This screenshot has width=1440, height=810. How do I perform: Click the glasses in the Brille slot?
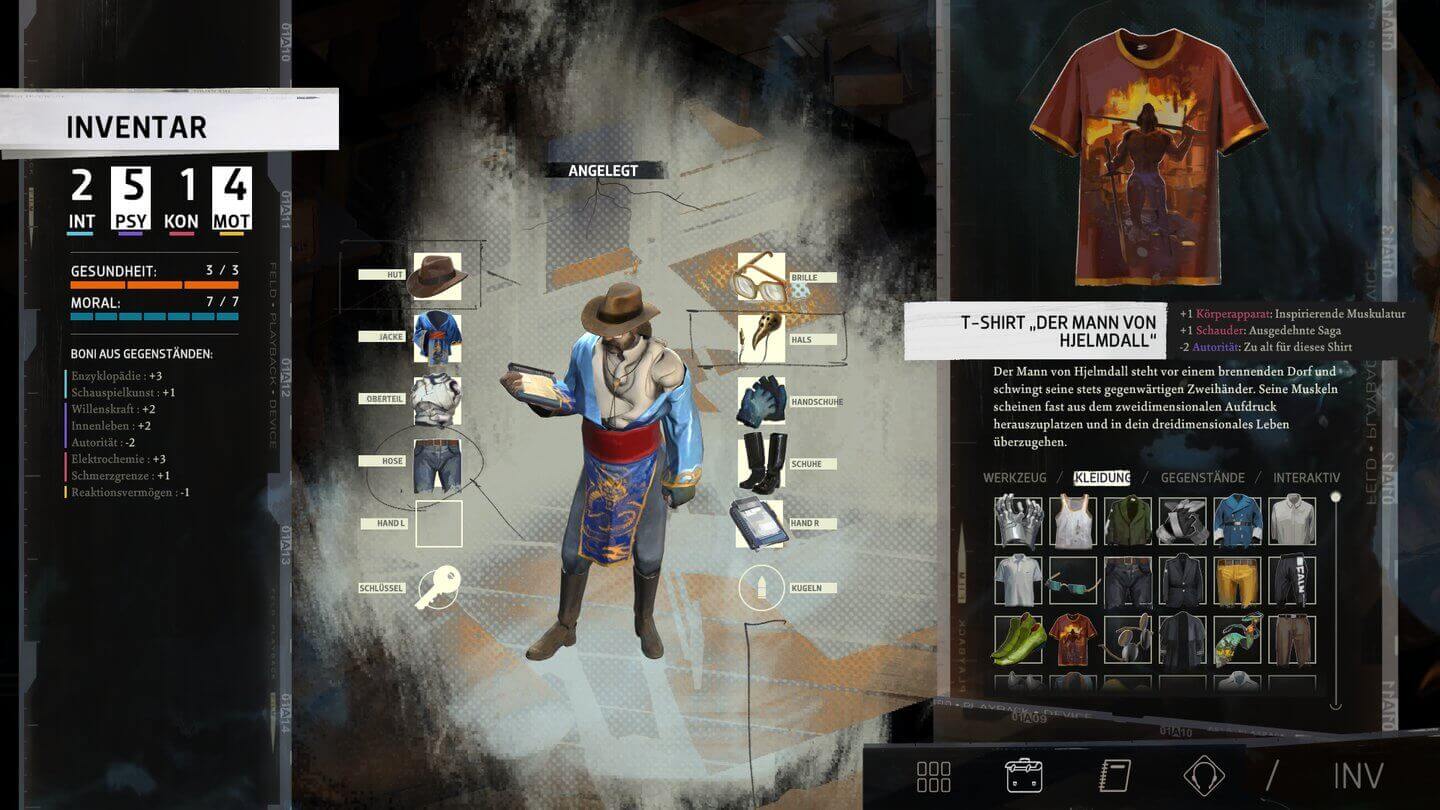click(760, 276)
